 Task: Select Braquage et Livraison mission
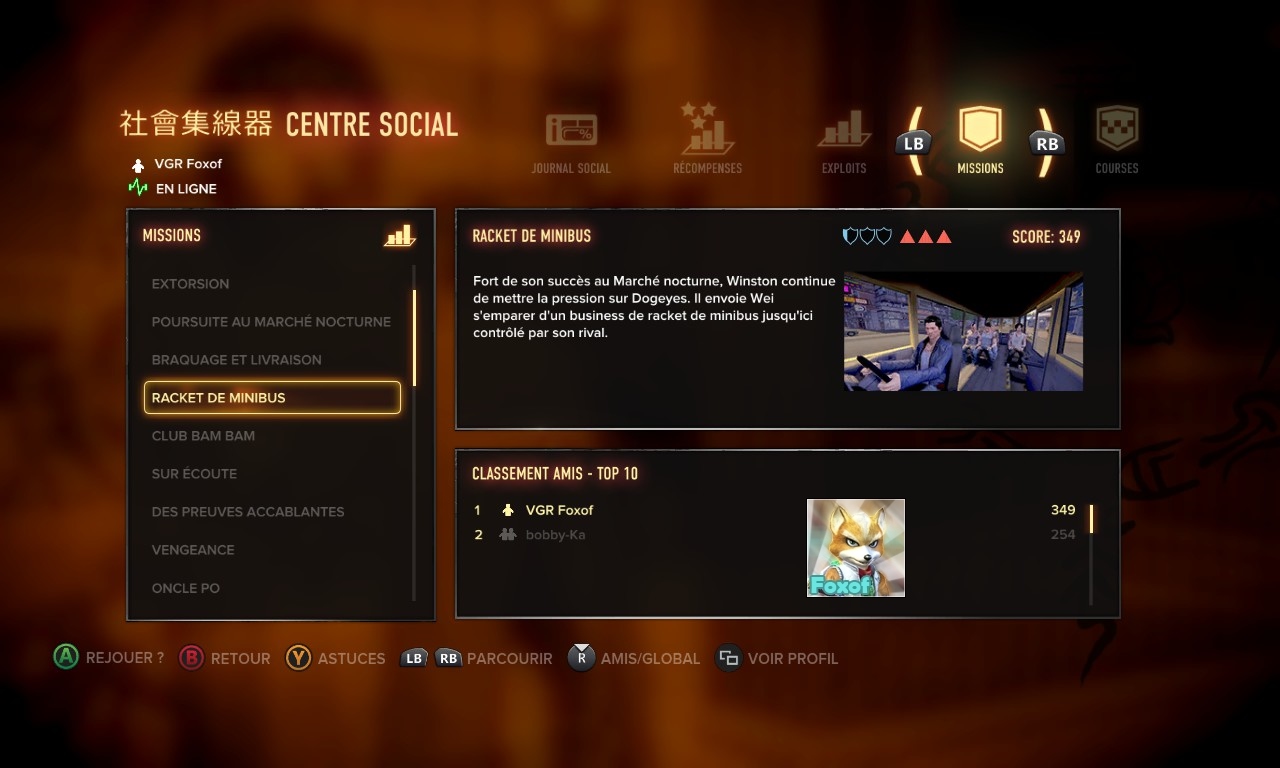click(237, 360)
